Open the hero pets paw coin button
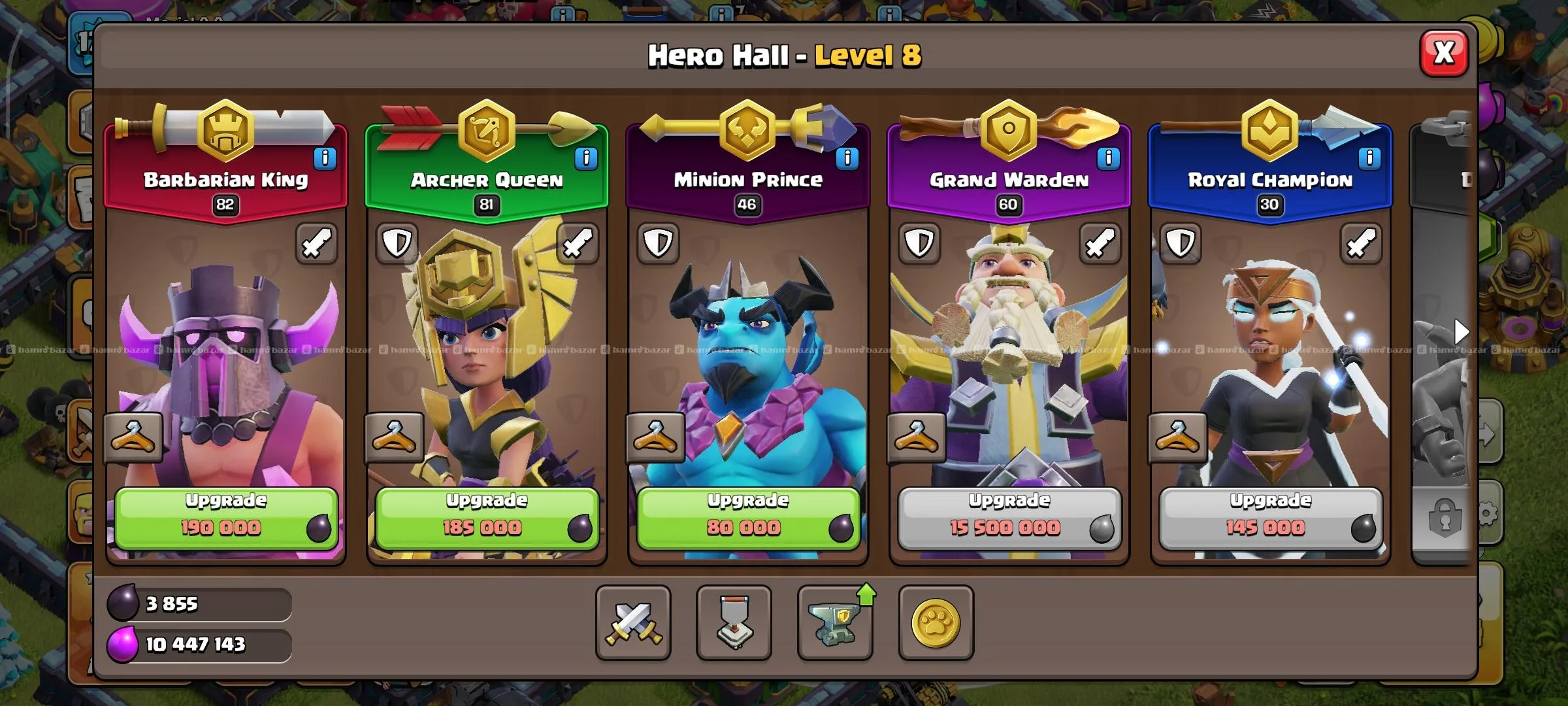 click(x=936, y=622)
